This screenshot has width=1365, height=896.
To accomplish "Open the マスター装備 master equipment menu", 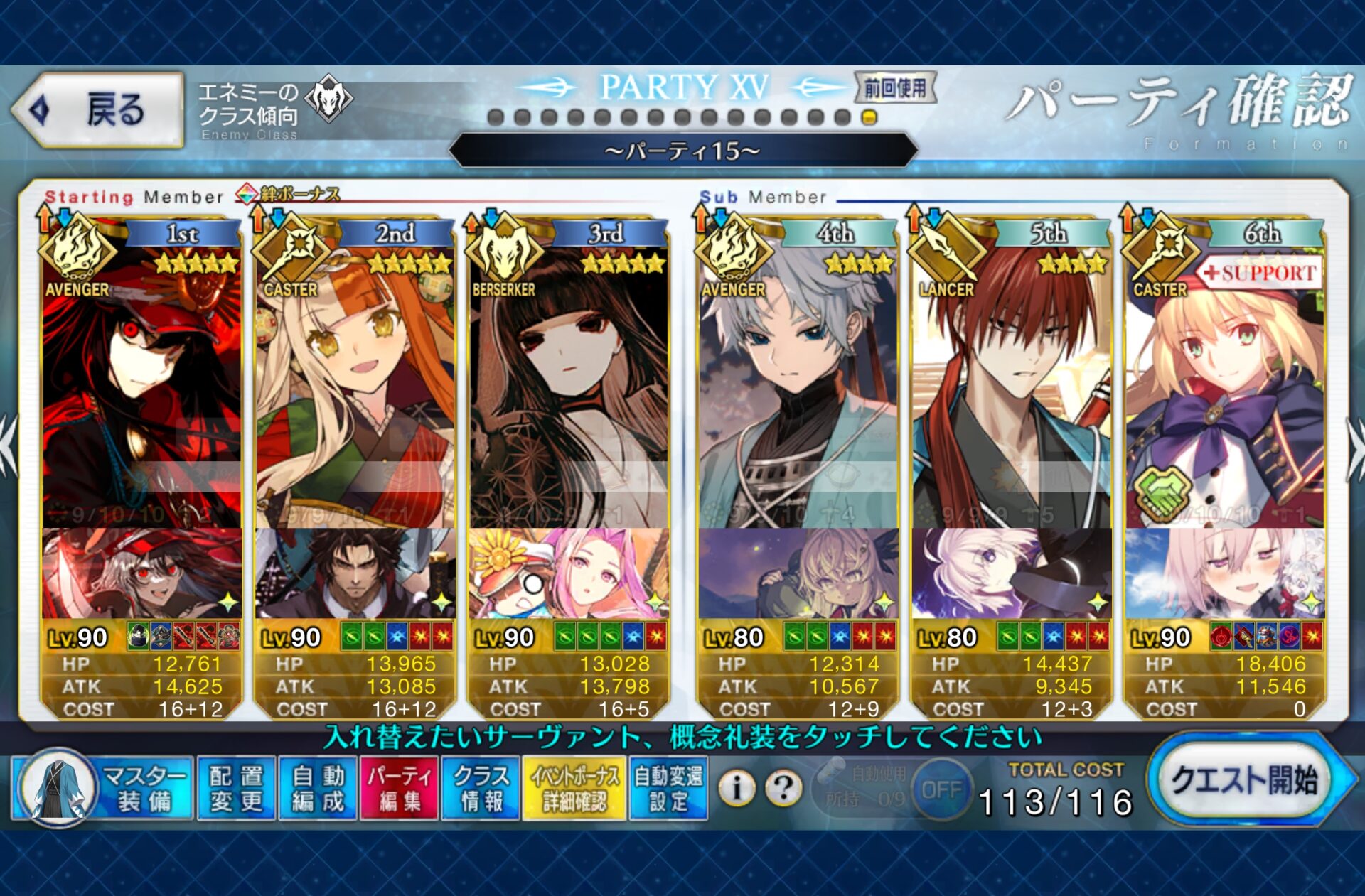I will pyautogui.click(x=103, y=789).
